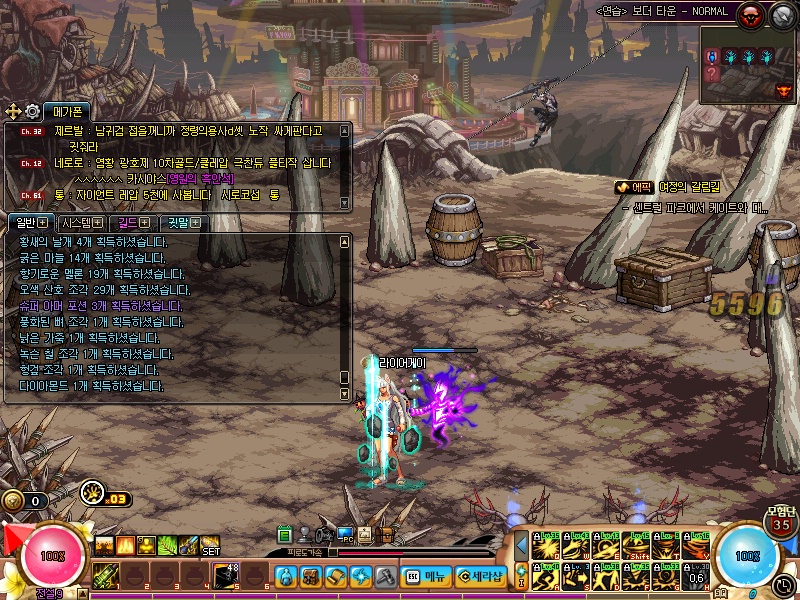
Task: Click the gold coin counter icon
Action: point(13,500)
